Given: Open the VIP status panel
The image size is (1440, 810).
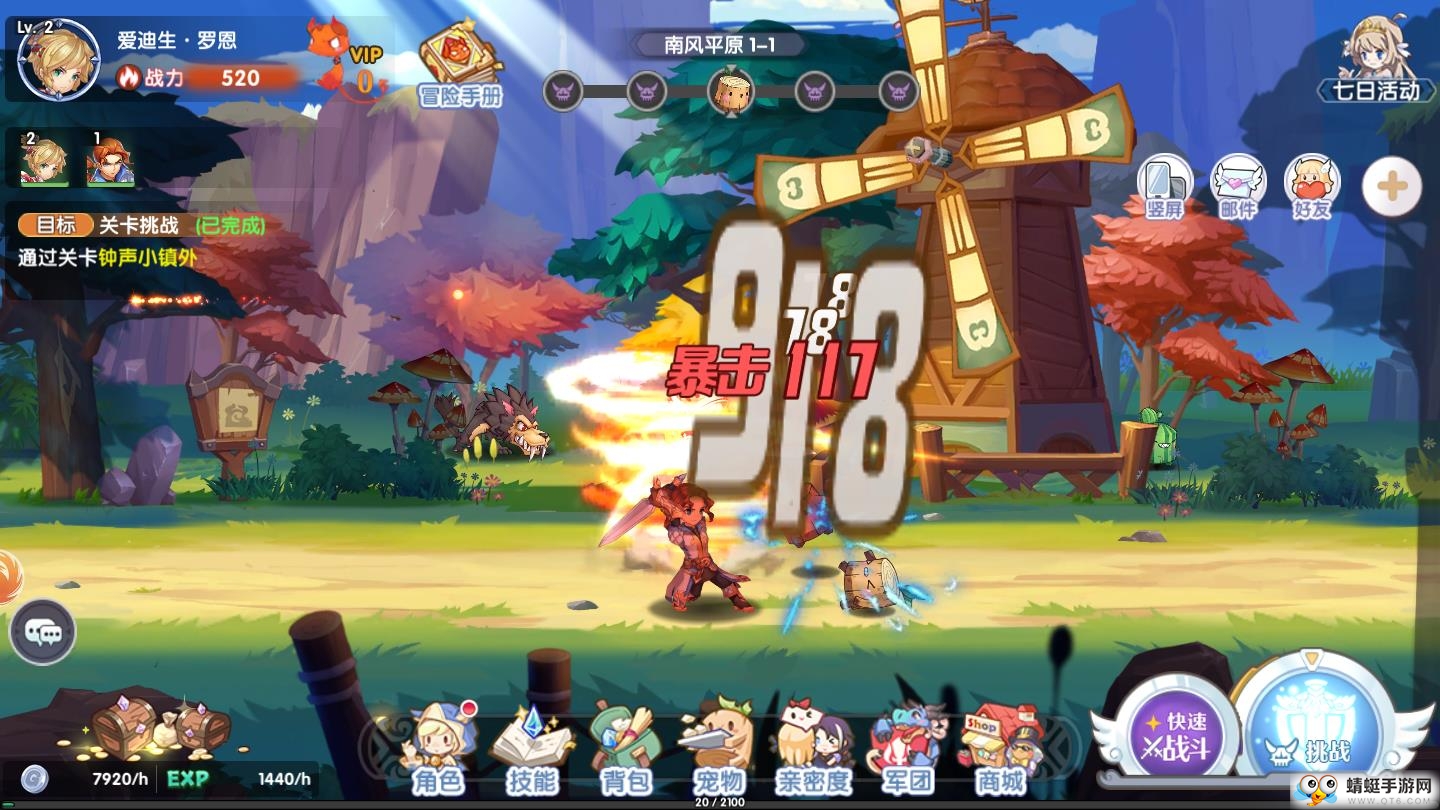Looking at the screenshot, I should (344, 55).
